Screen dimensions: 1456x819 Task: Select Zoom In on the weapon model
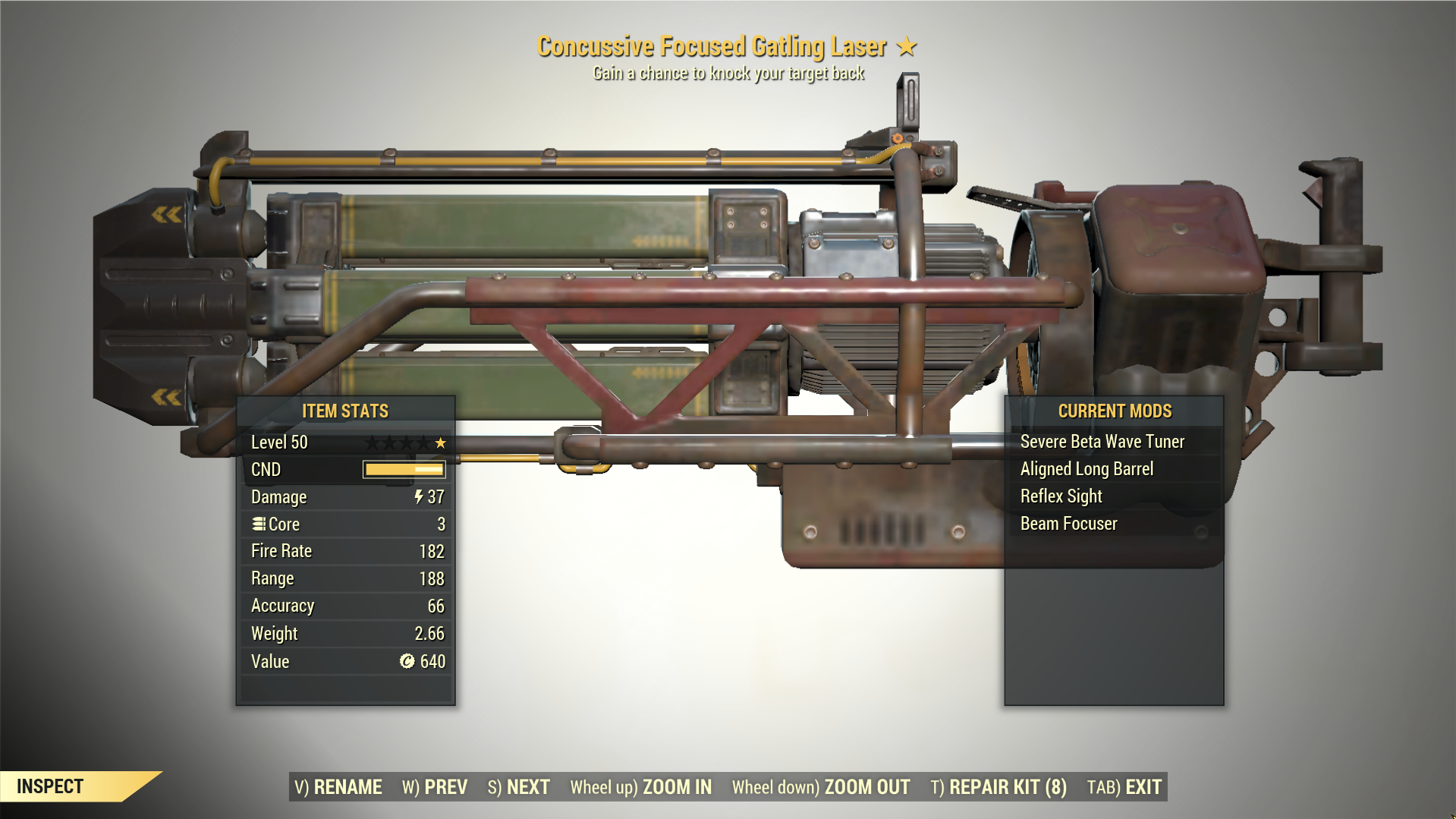641,787
